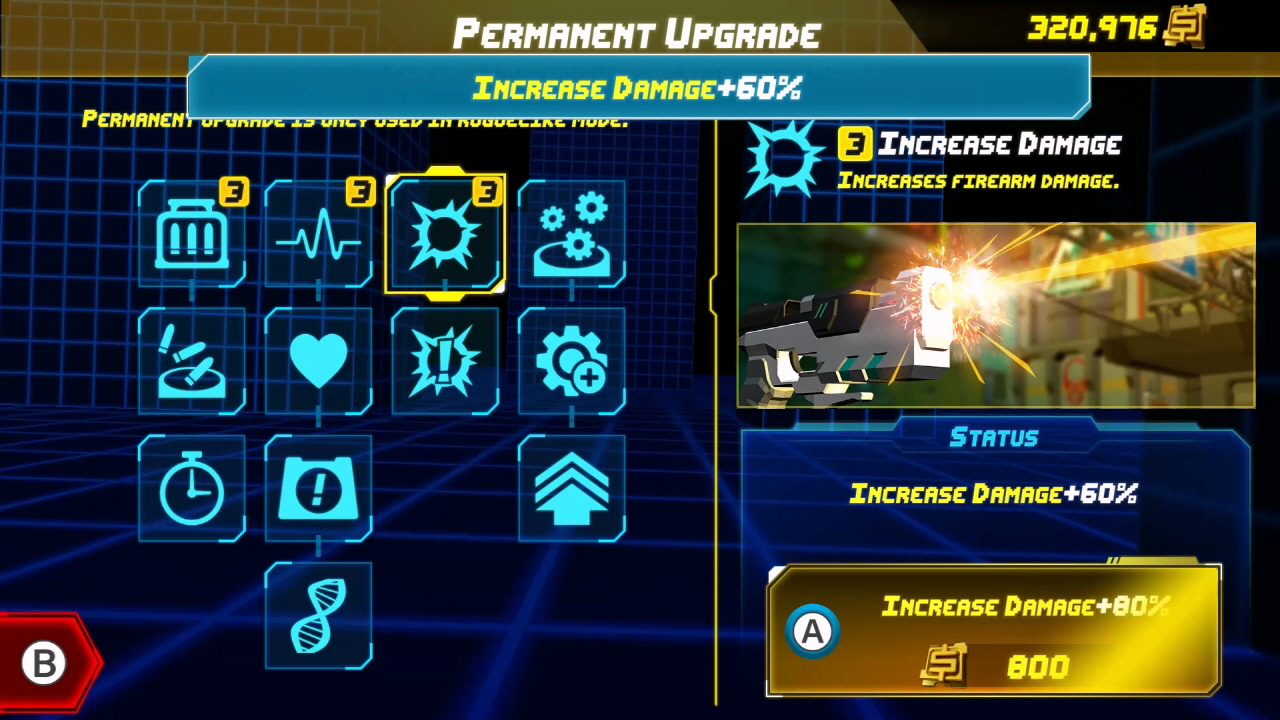Image resolution: width=1280 pixels, height=720 pixels.
Task: Select the Increase Damage+60% banner
Action: click(637, 88)
